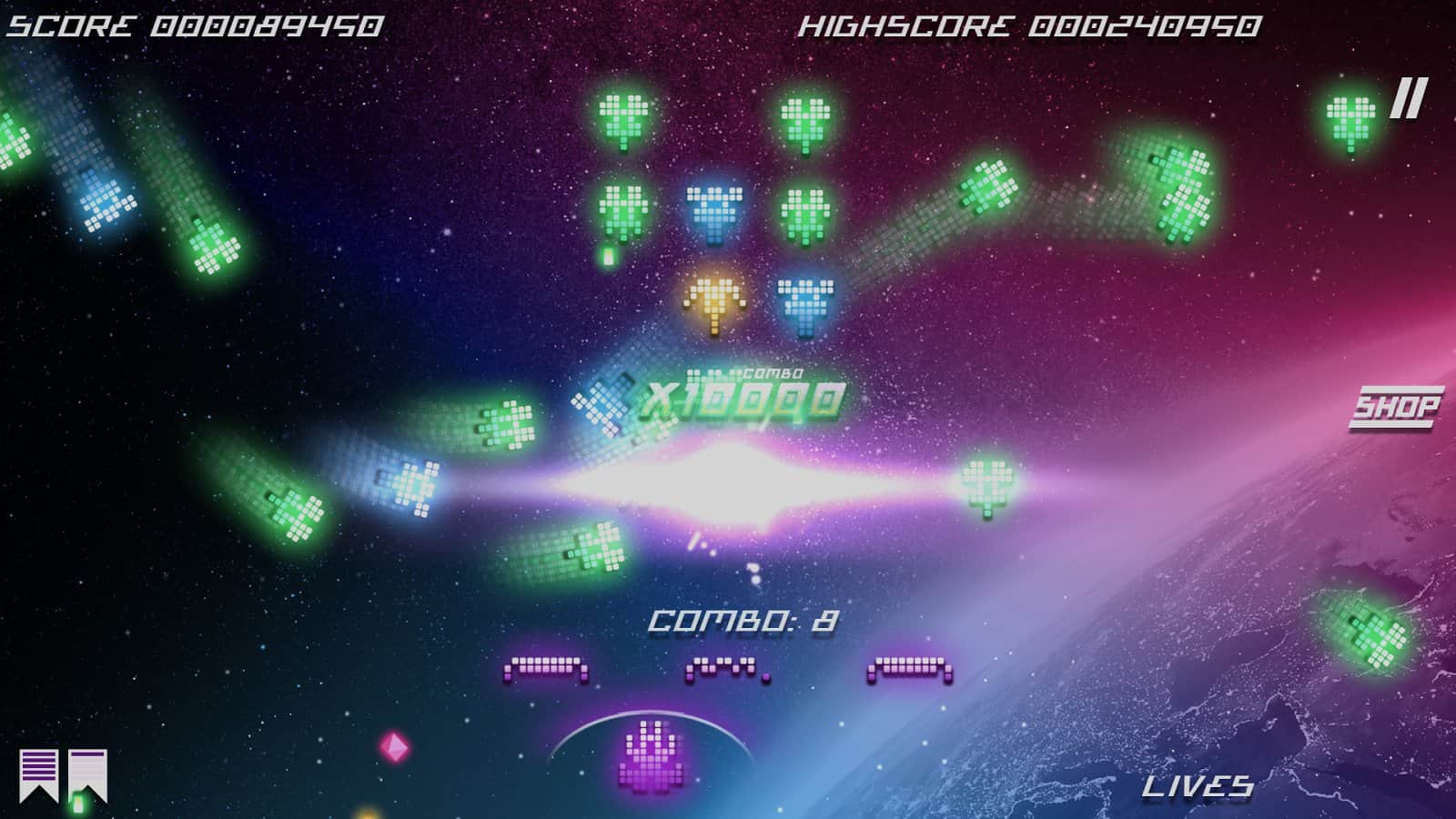Image resolution: width=1456 pixels, height=819 pixels.
Task: Click the green alien at the top center
Action: 623,118
